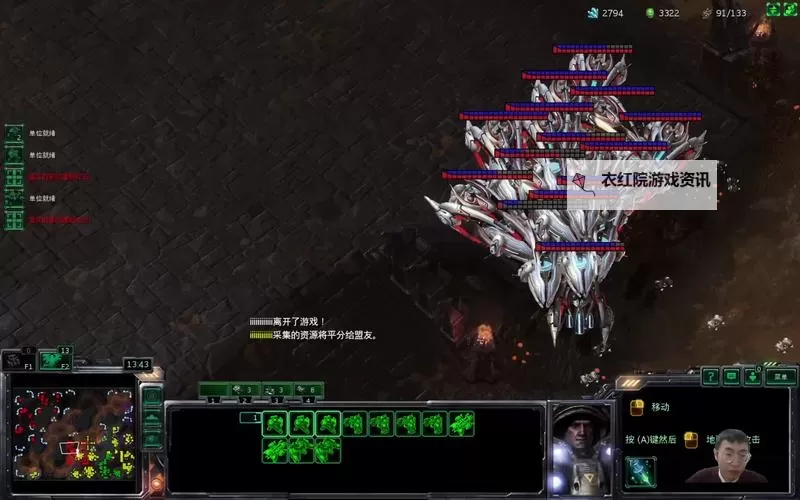Toggle the top minimap side button
Viewport: 800px width, 500px height.
coord(152,395)
